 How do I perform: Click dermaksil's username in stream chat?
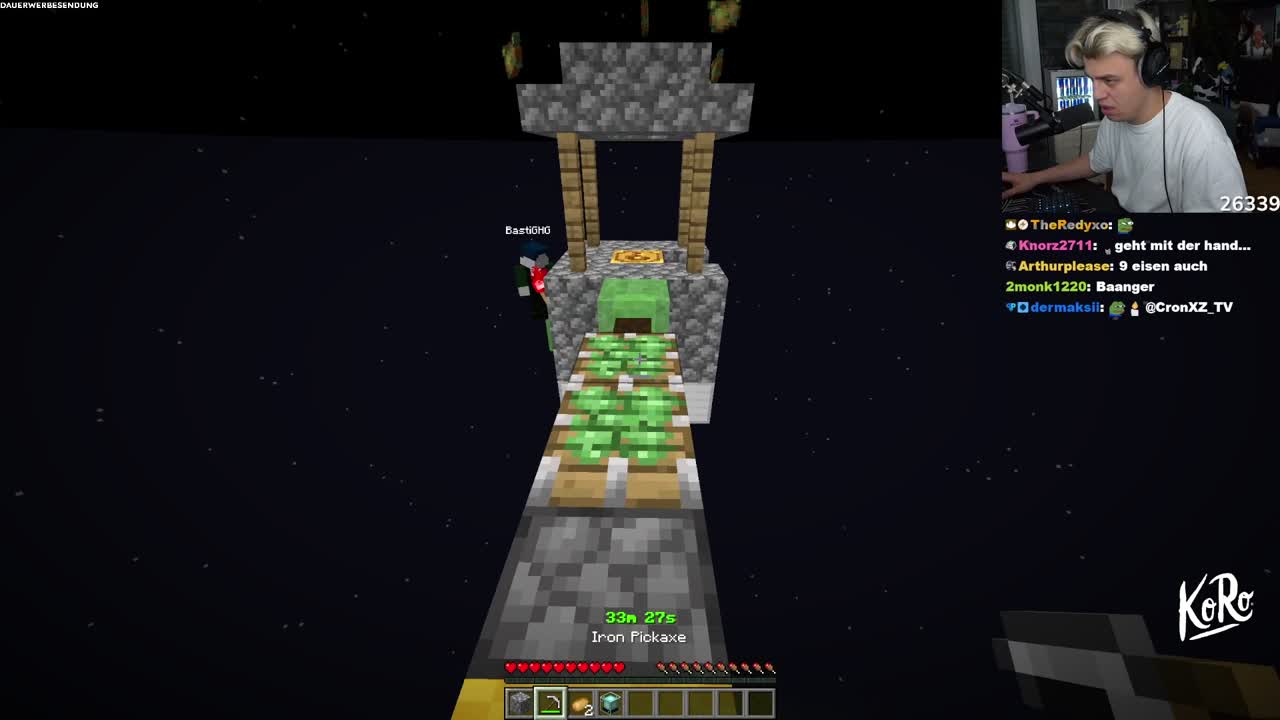pyautogui.click(x=1064, y=307)
